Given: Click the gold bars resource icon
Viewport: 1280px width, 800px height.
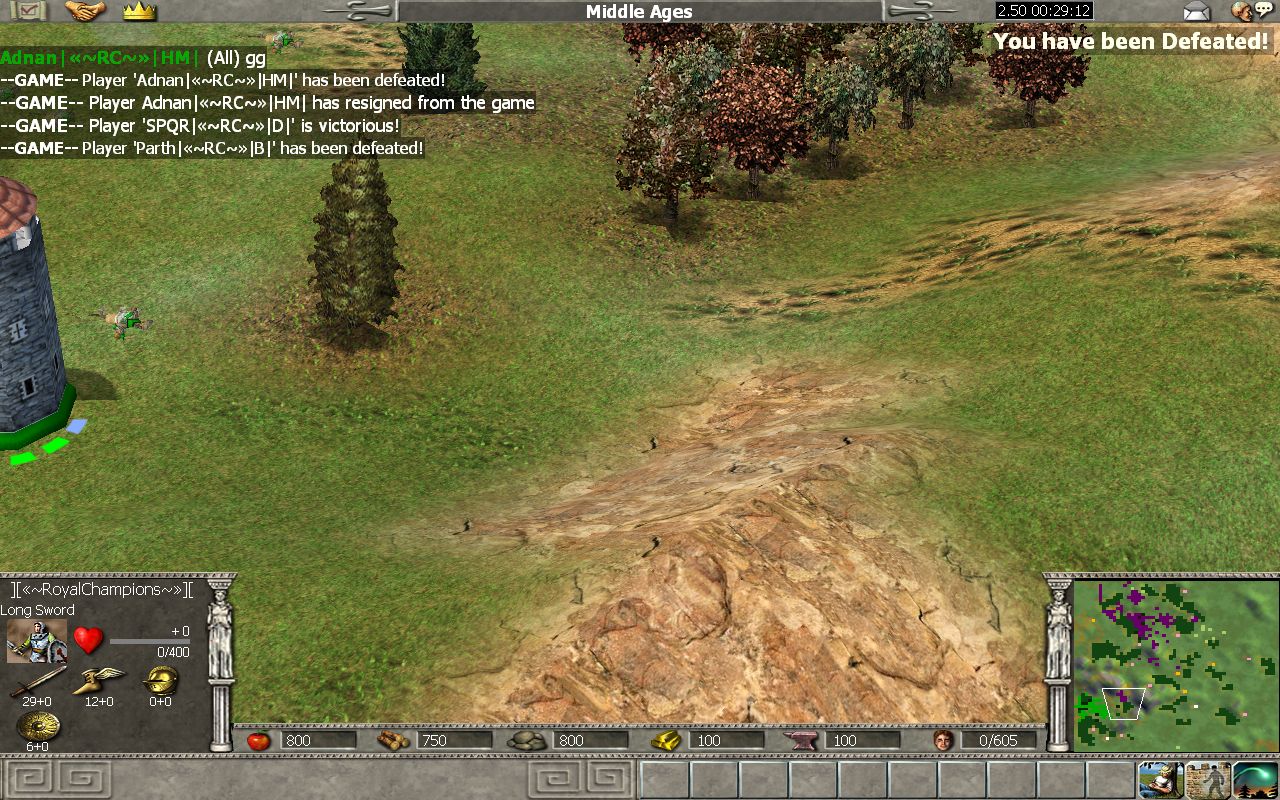Looking at the screenshot, I should 666,740.
